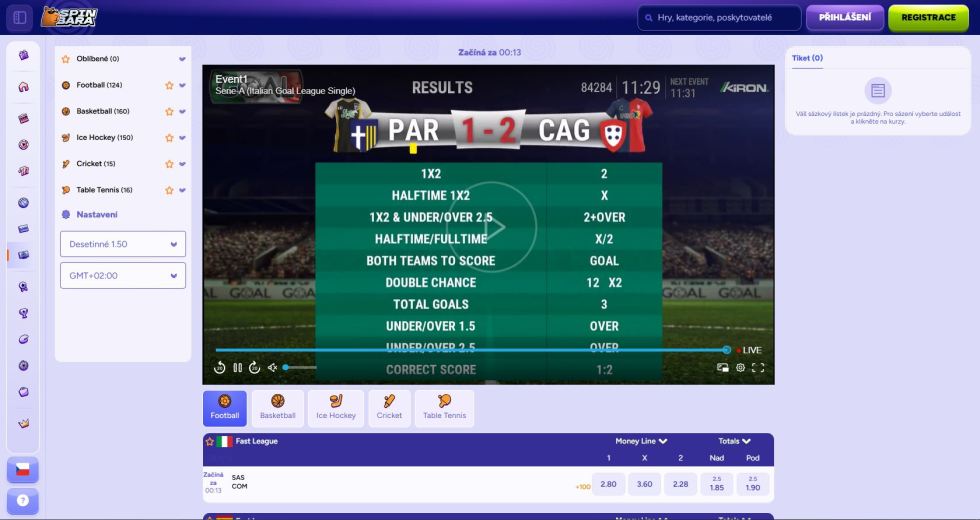Pick the draw odds 3.60

point(644,484)
